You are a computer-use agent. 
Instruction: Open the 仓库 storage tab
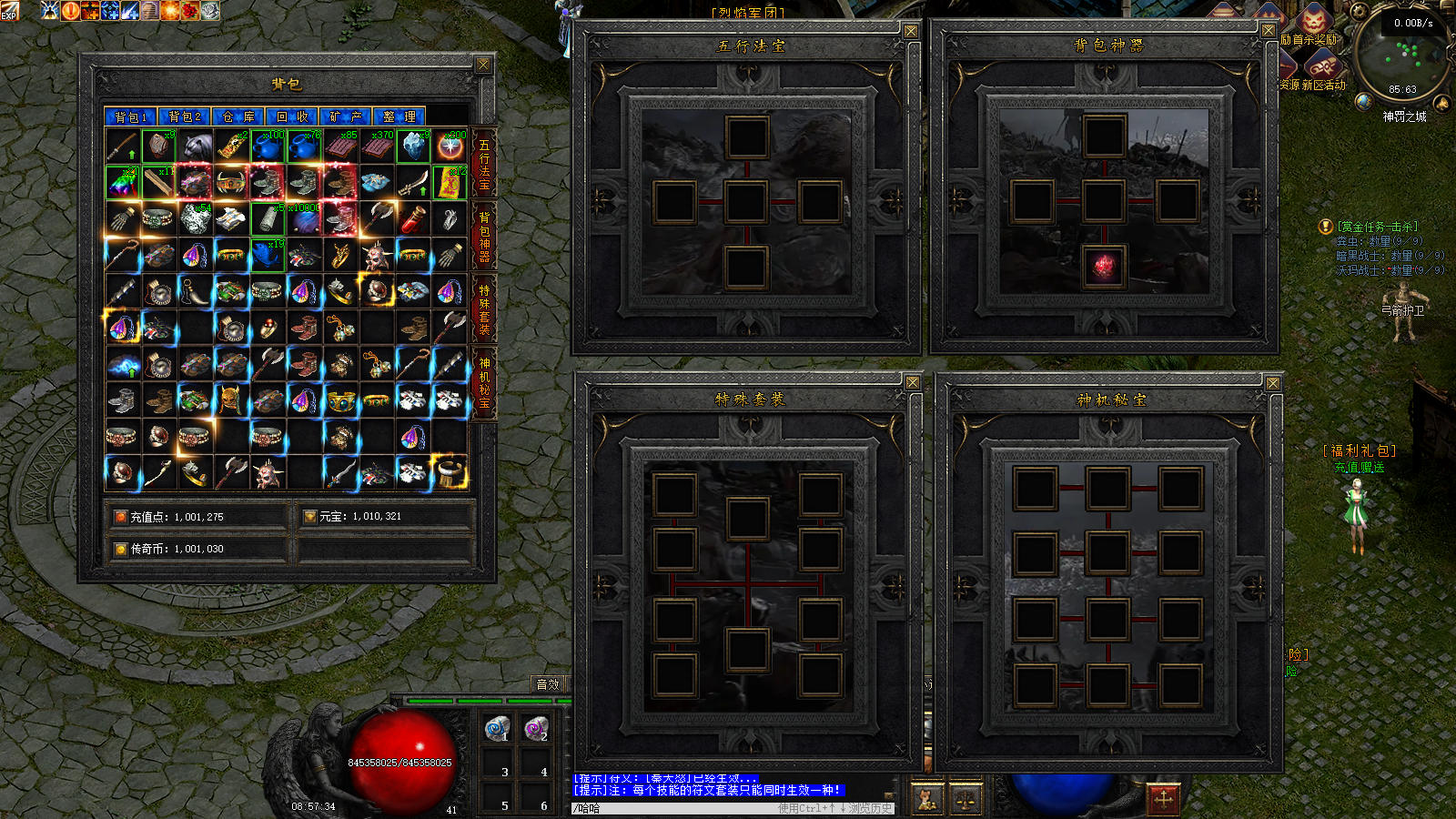tap(238, 116)
